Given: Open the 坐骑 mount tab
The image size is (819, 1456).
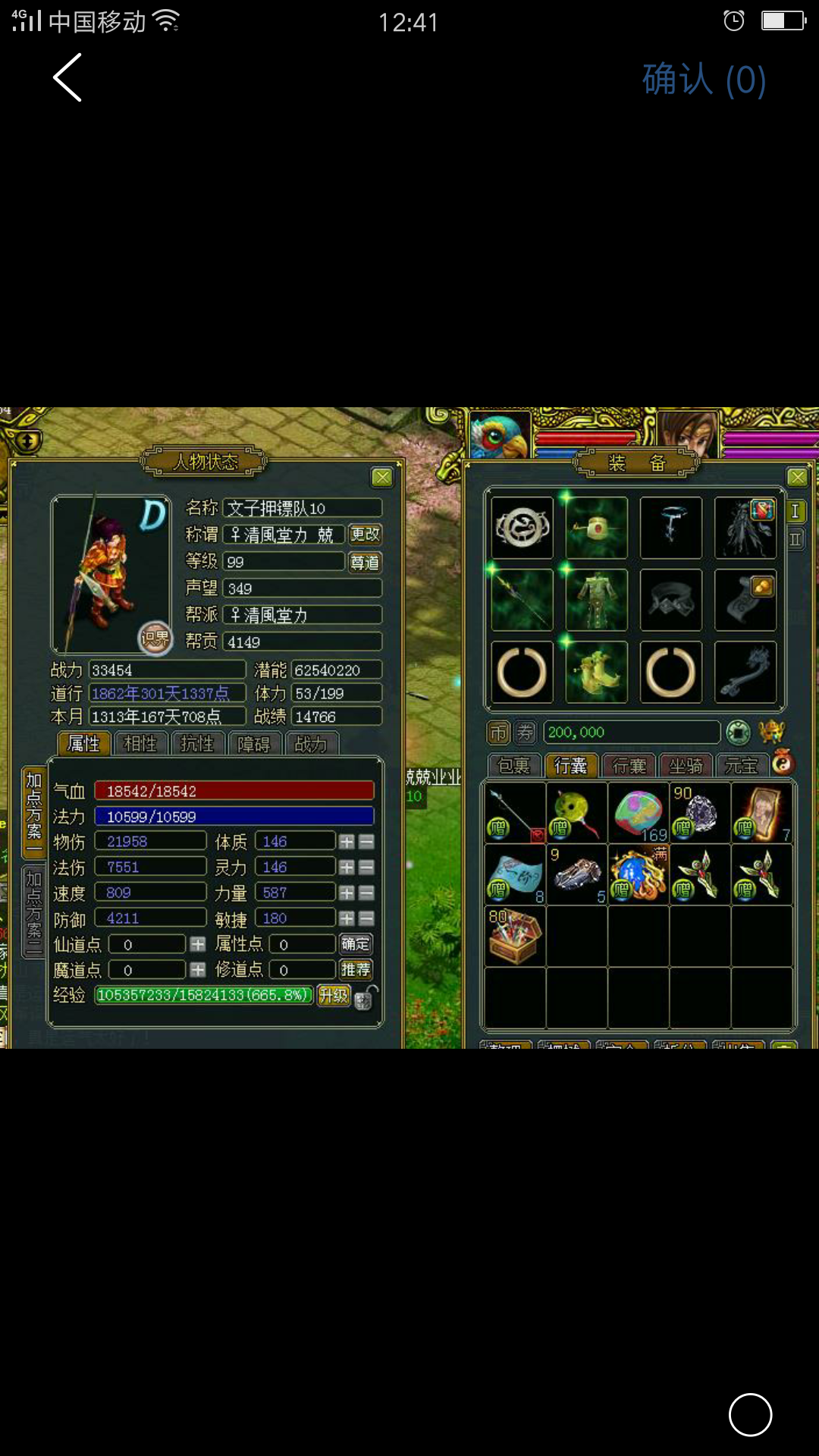Looking at the screenshot, I should 686,766.
